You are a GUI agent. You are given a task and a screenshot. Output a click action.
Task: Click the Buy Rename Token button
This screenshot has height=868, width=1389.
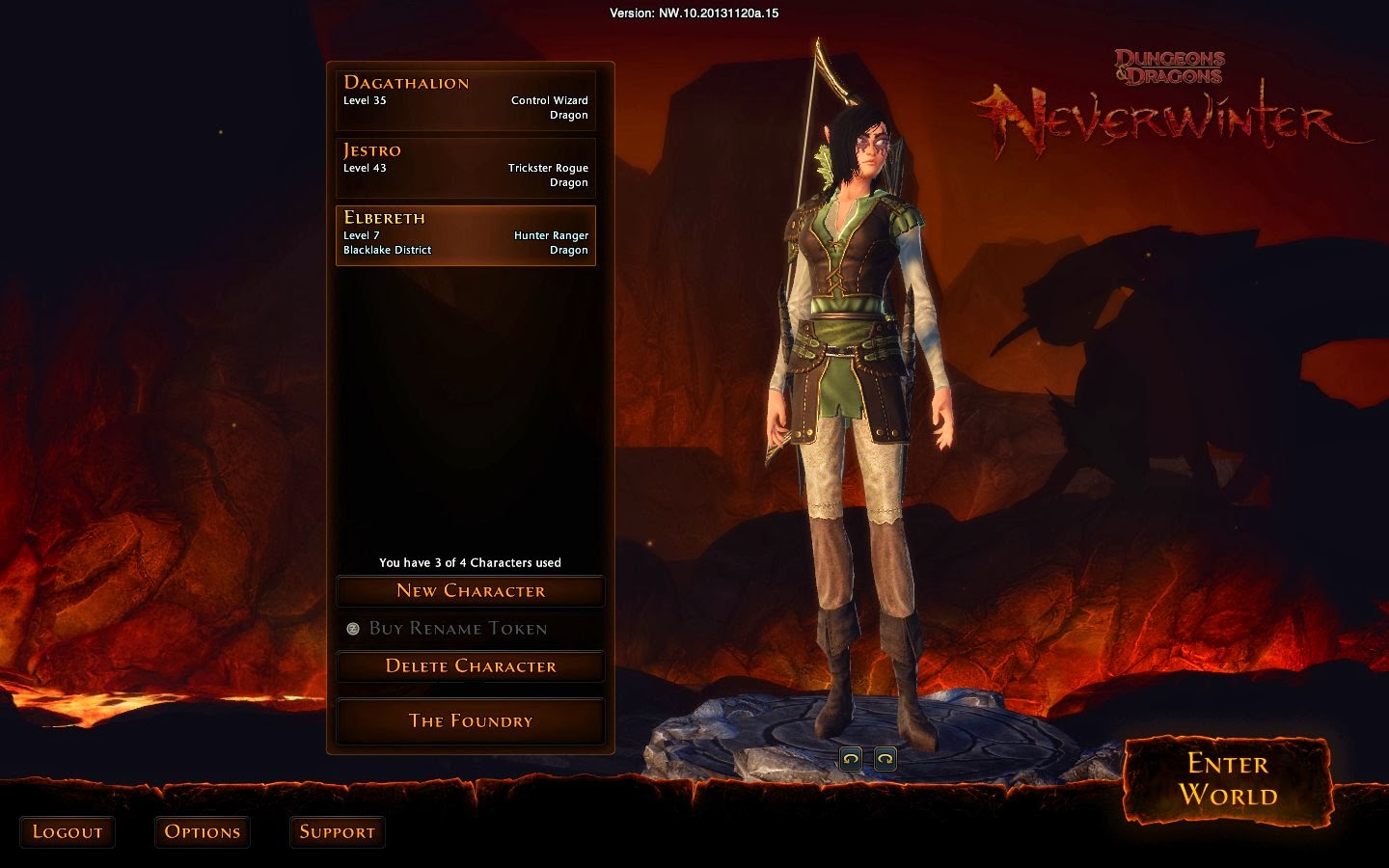pos(459,629)
